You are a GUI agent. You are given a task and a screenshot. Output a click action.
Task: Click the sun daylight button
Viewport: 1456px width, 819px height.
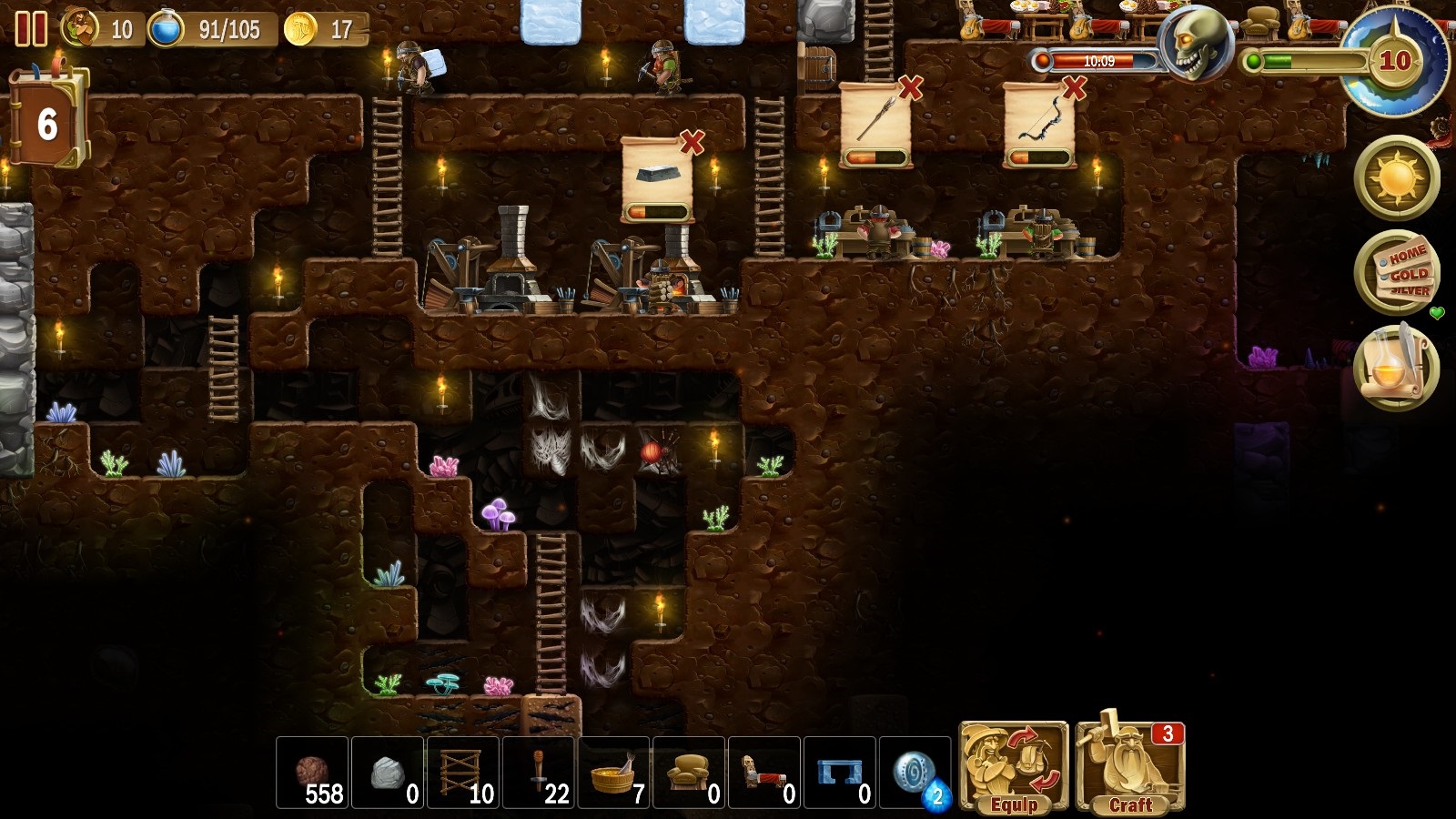pyautogui.click(x=1396, y=178)
